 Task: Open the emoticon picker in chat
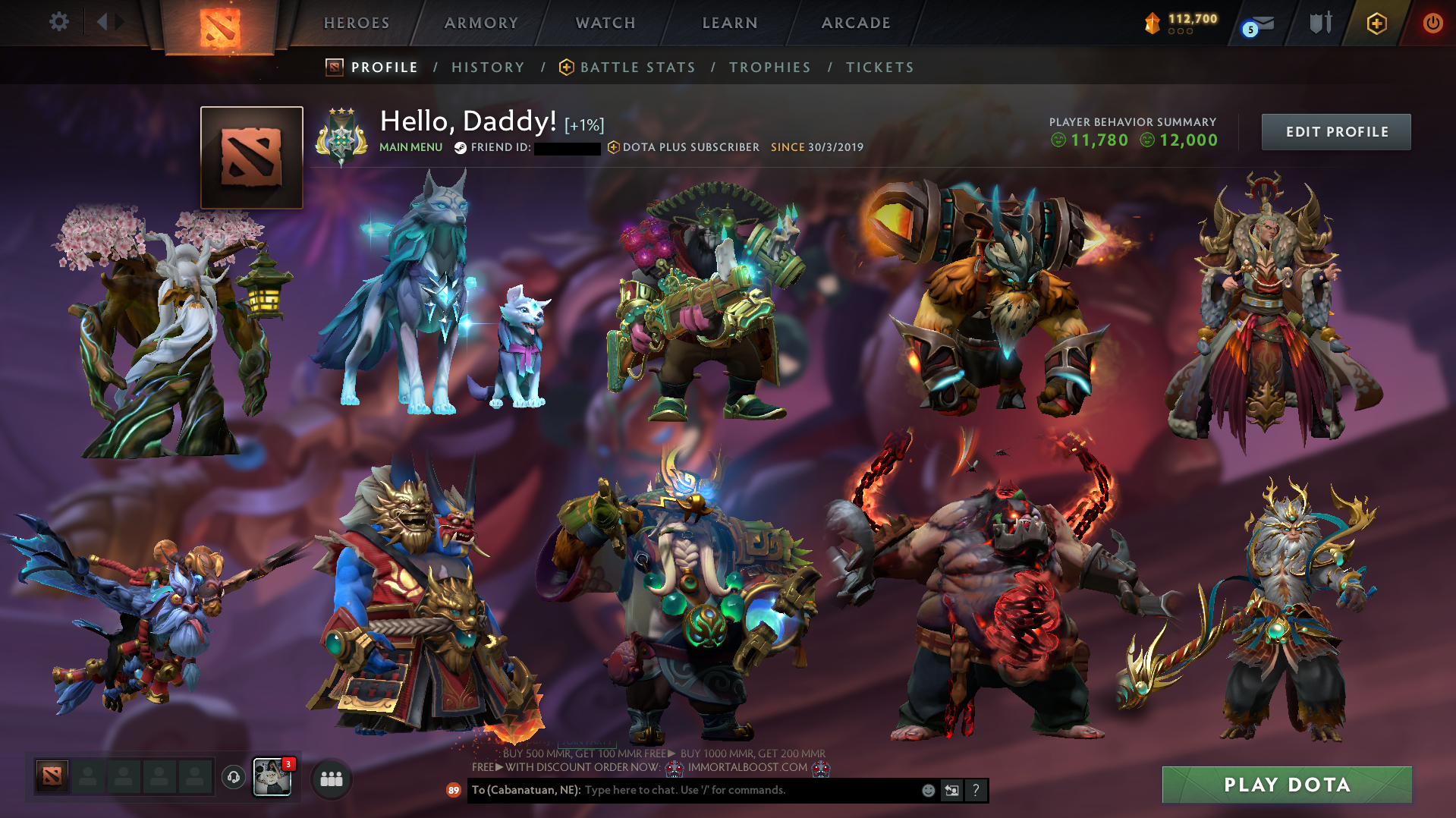[x=929, y=790]
